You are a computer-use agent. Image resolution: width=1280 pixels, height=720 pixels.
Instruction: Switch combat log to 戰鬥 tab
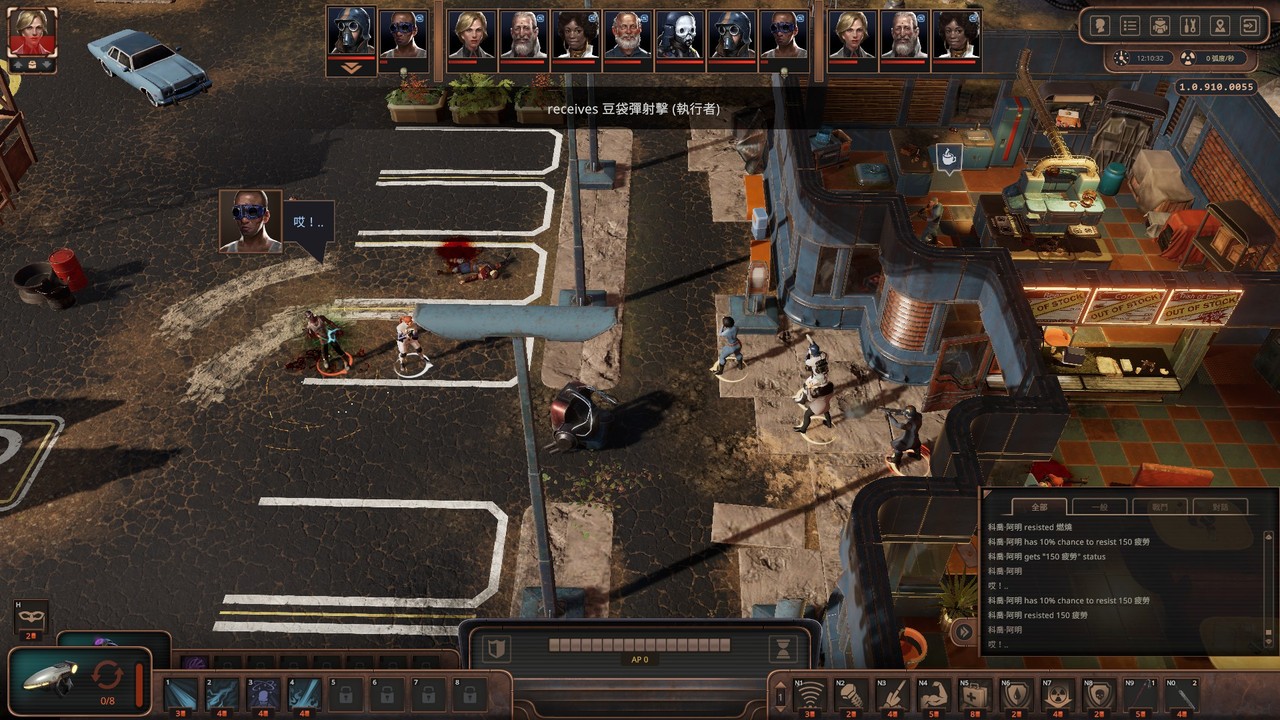tap(1160, 507)
